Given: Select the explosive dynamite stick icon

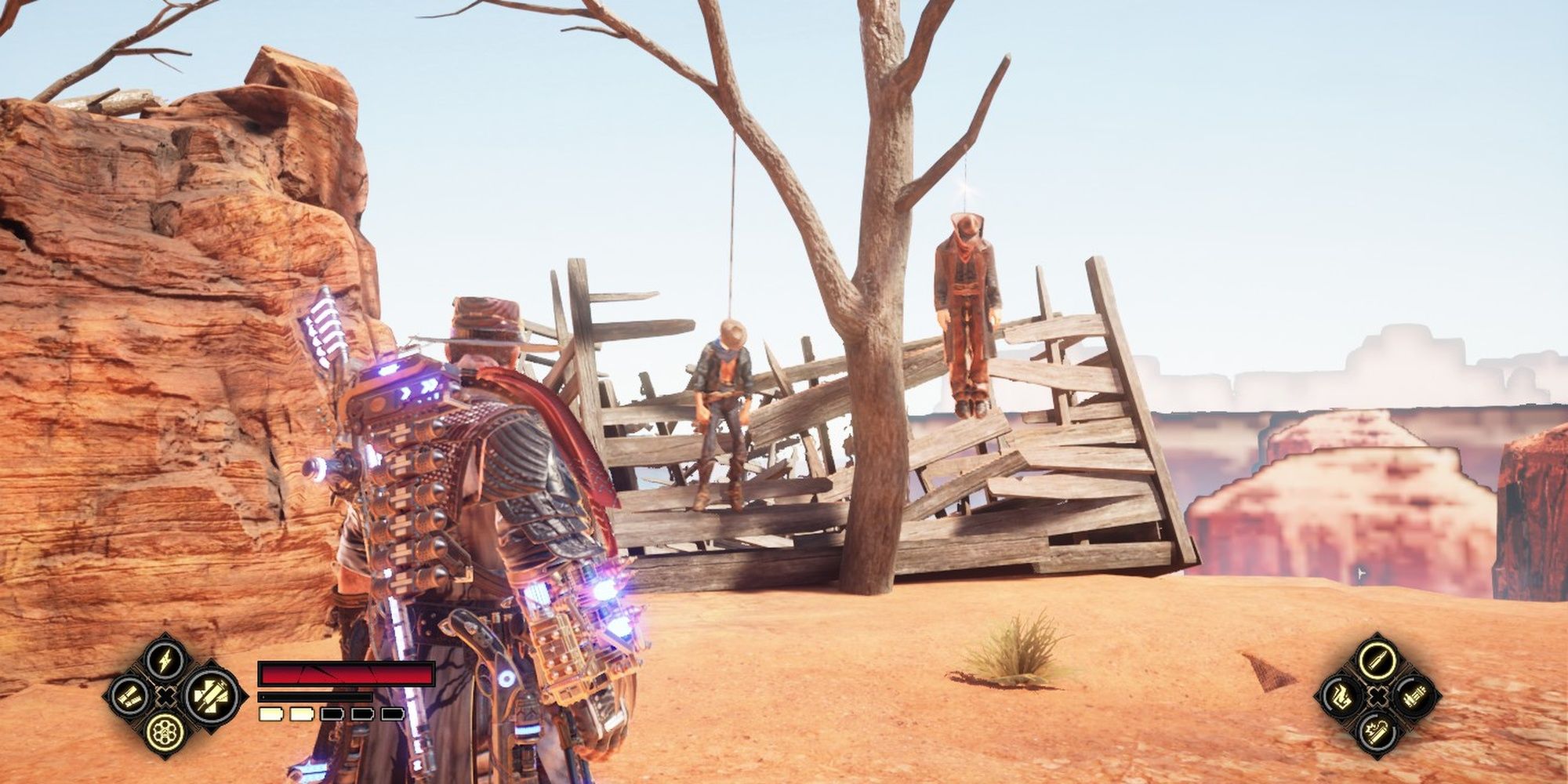Looking at the screenshot, I should (x=1377, y=733).
